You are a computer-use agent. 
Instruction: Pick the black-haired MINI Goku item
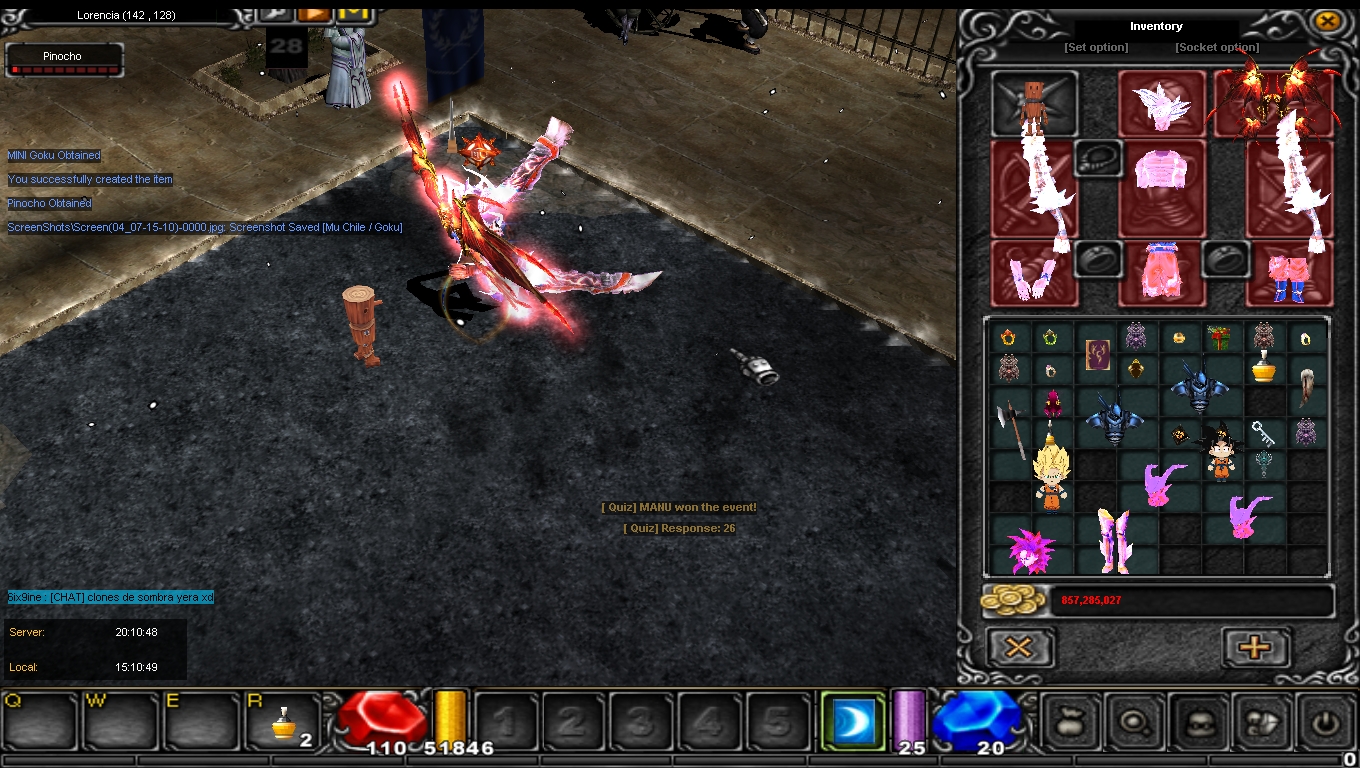pyautogui.click(x=1221, y=454)
